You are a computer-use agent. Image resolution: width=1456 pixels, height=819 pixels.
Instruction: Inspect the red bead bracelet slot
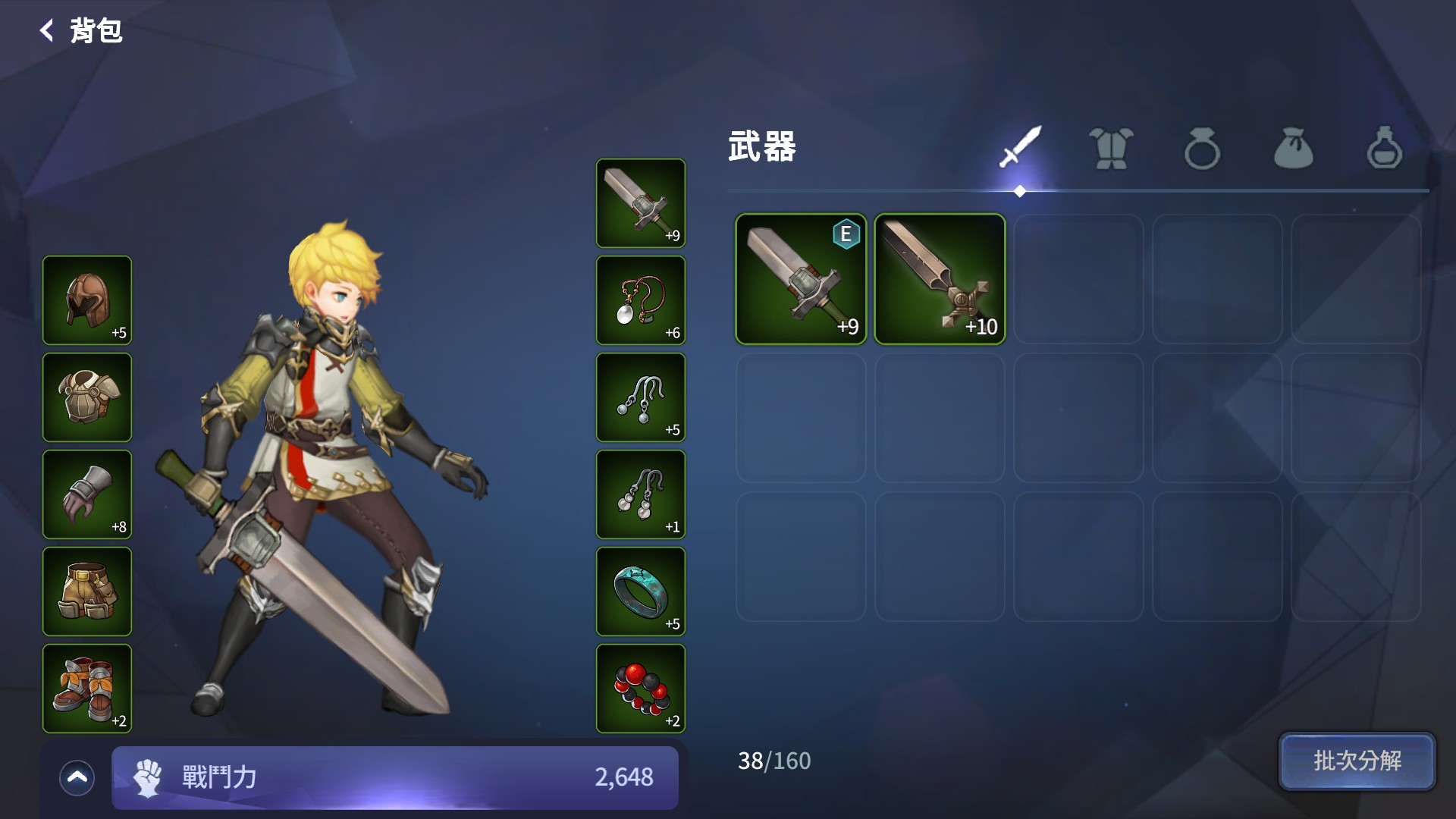(x=641, y=689)
